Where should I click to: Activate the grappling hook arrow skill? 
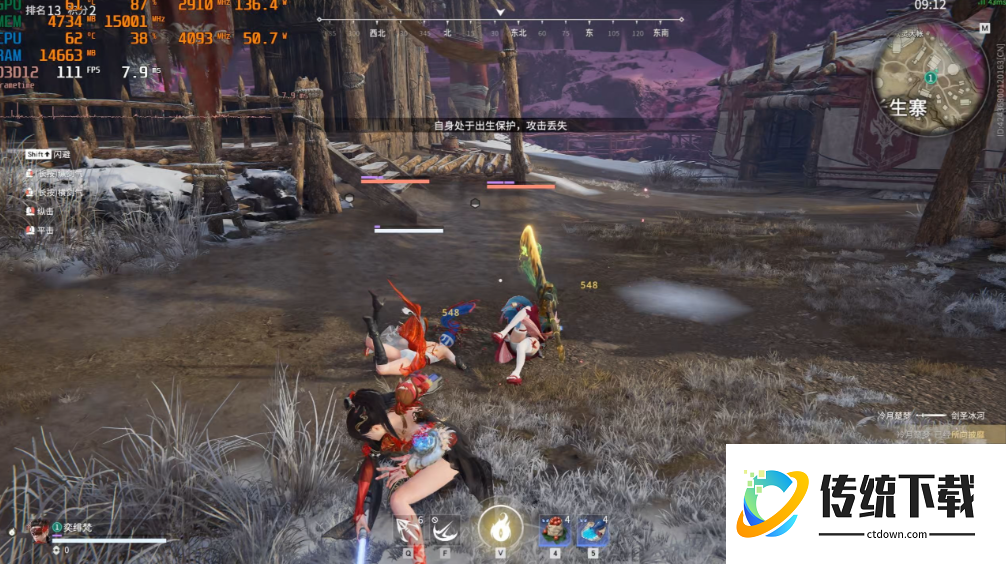pos(408,528)
